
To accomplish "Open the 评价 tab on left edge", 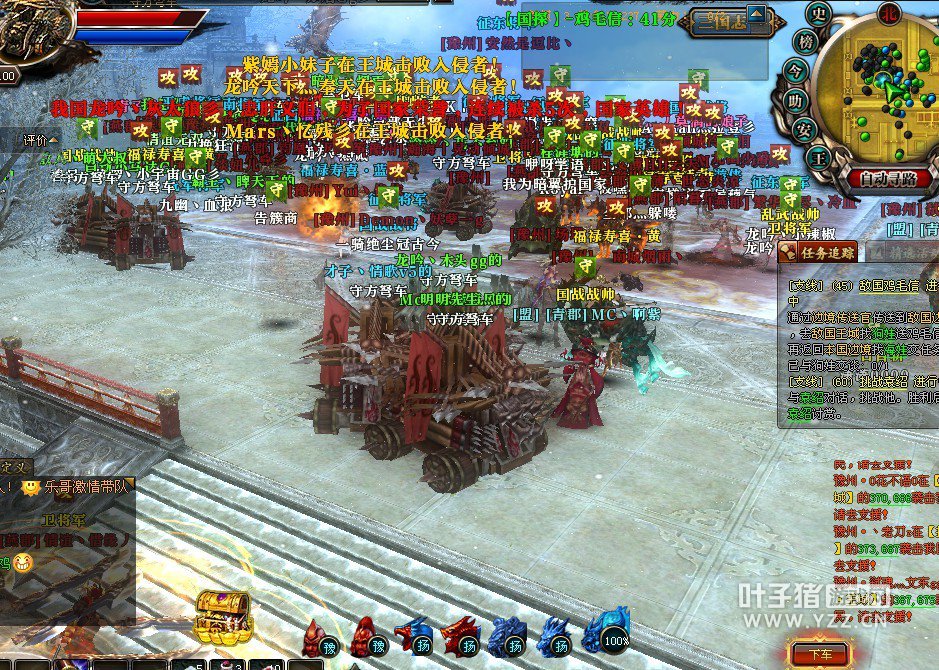I will [x=35, y=141].
